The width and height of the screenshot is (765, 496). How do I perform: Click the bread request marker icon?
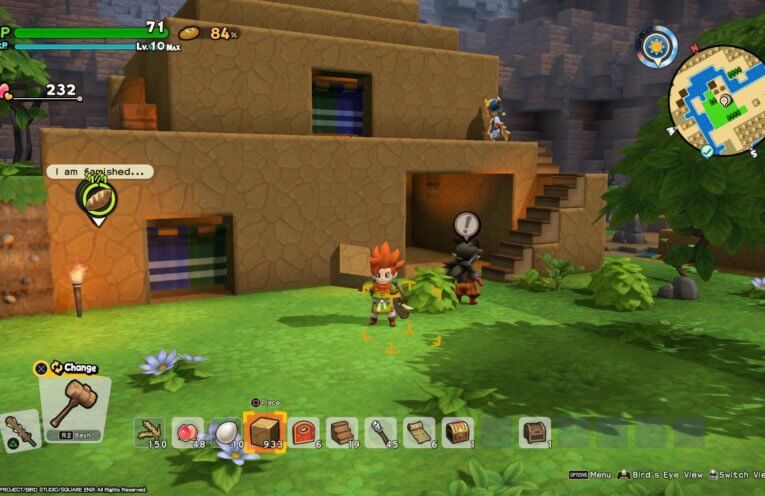97,199
